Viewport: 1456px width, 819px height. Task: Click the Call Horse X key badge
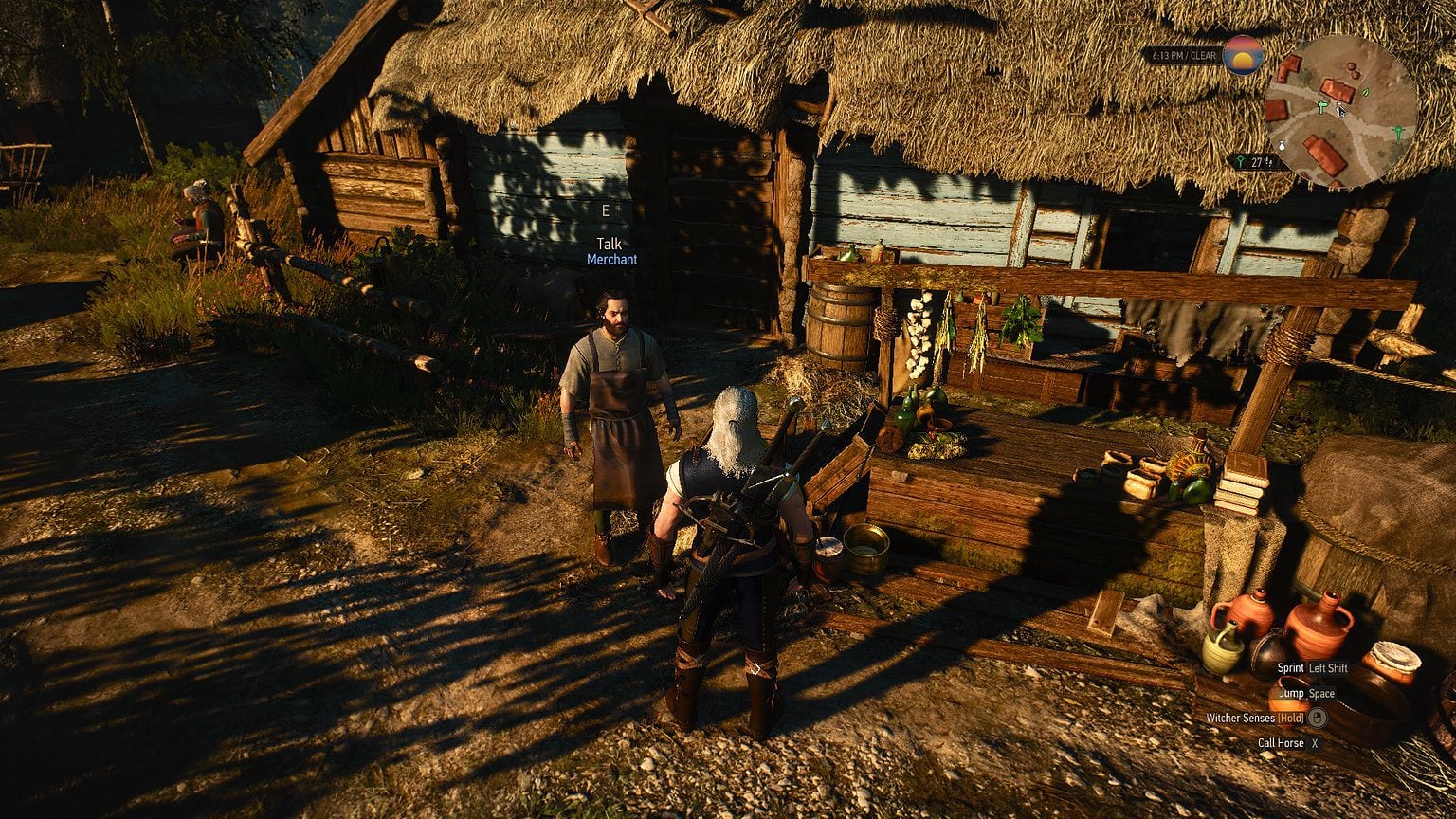[1315, 743]
